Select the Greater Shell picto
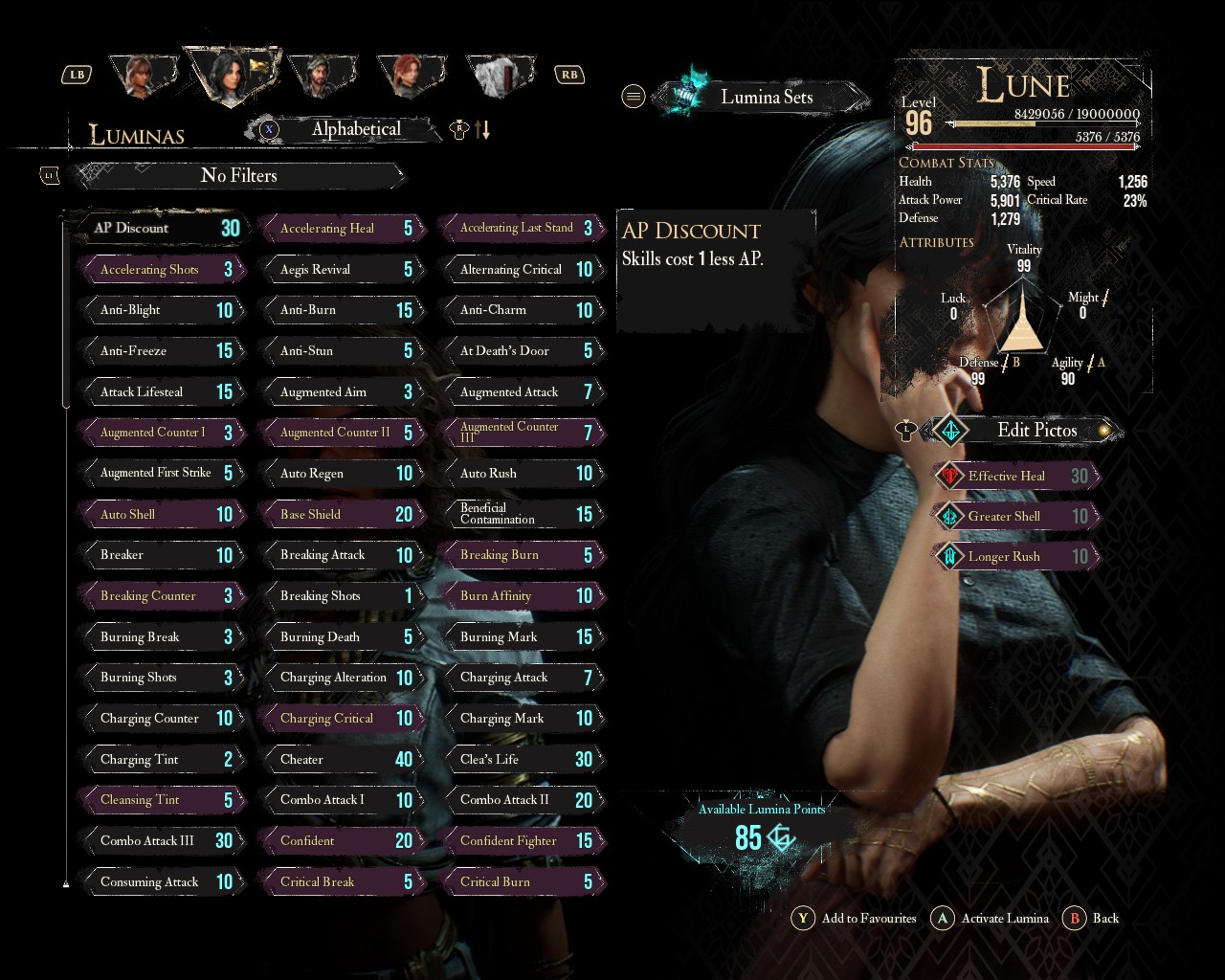 1016,517
